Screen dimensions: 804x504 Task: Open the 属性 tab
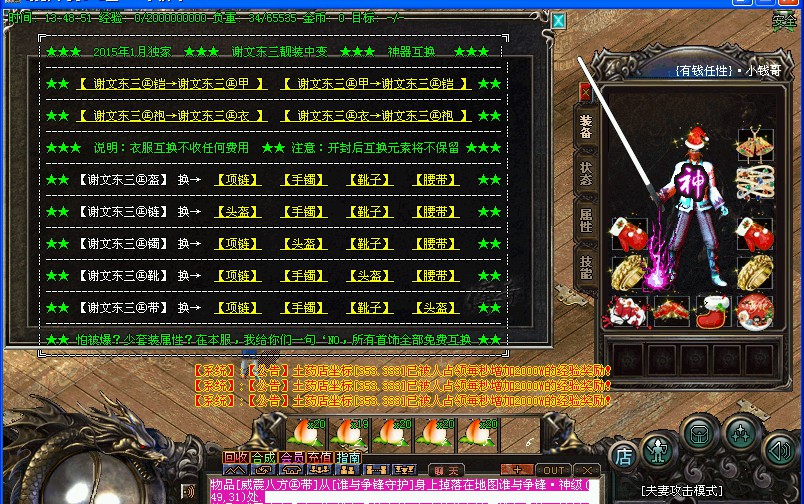[586, 220]
